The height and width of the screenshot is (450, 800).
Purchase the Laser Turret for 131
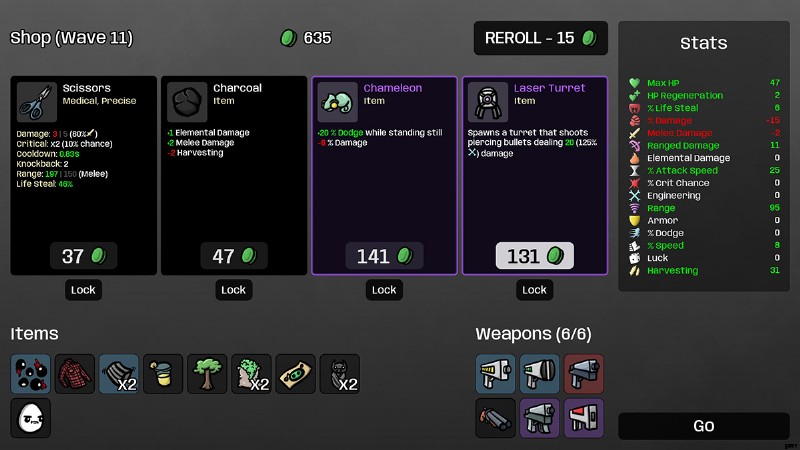534,256
